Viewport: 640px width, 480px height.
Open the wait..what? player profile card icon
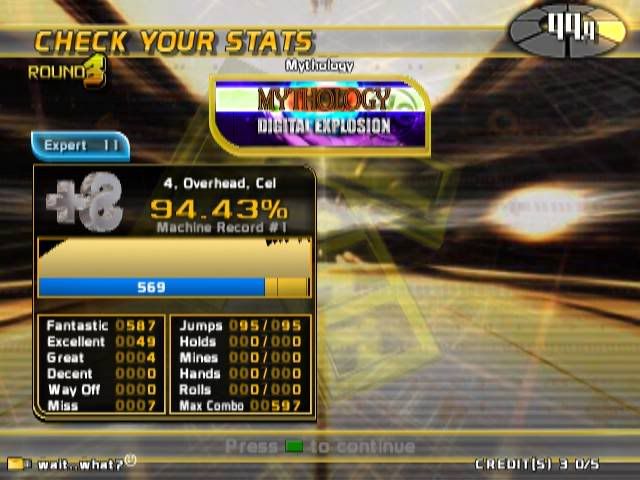point(16,464)
